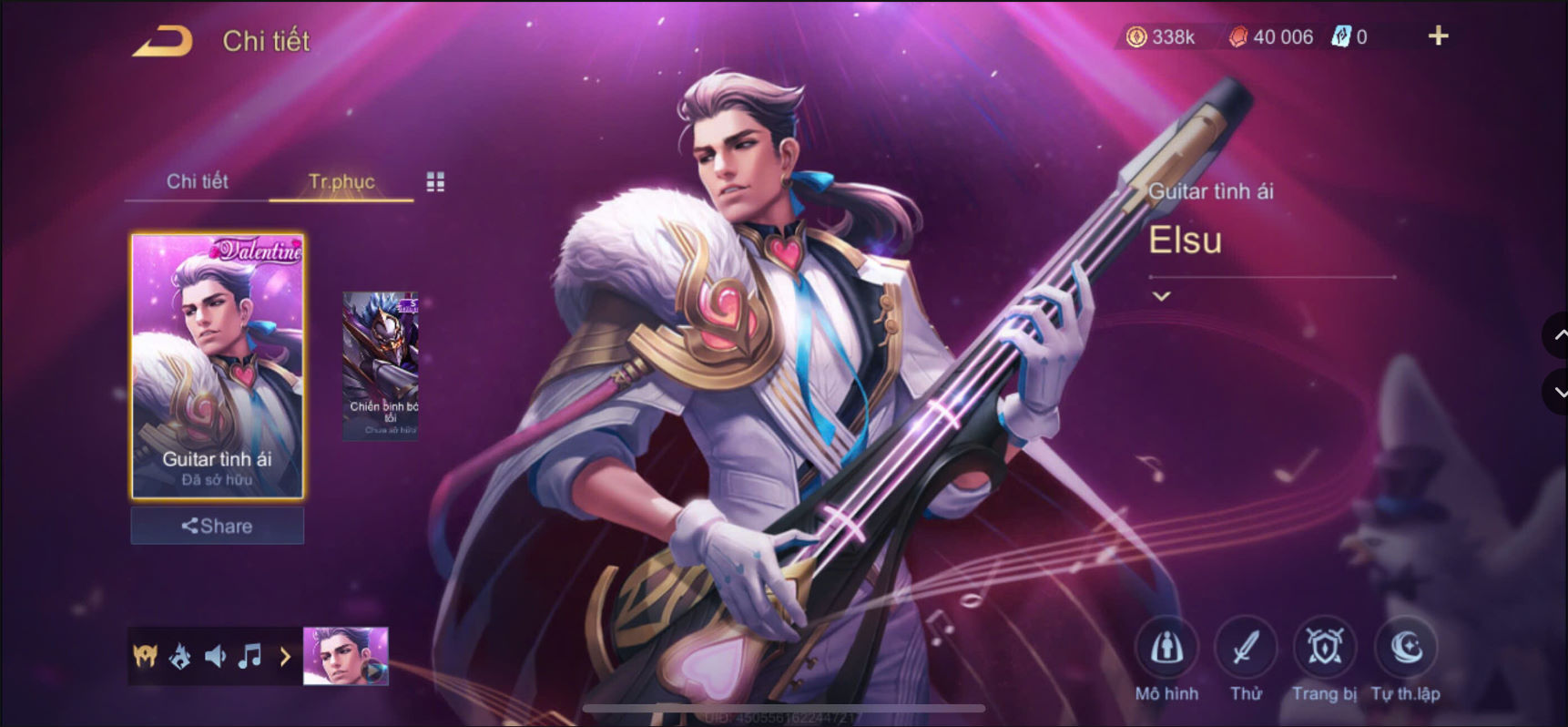Select the Thử sword trial icon
This screenshot has height=727, width=1568.
(x=1247, y=650)
